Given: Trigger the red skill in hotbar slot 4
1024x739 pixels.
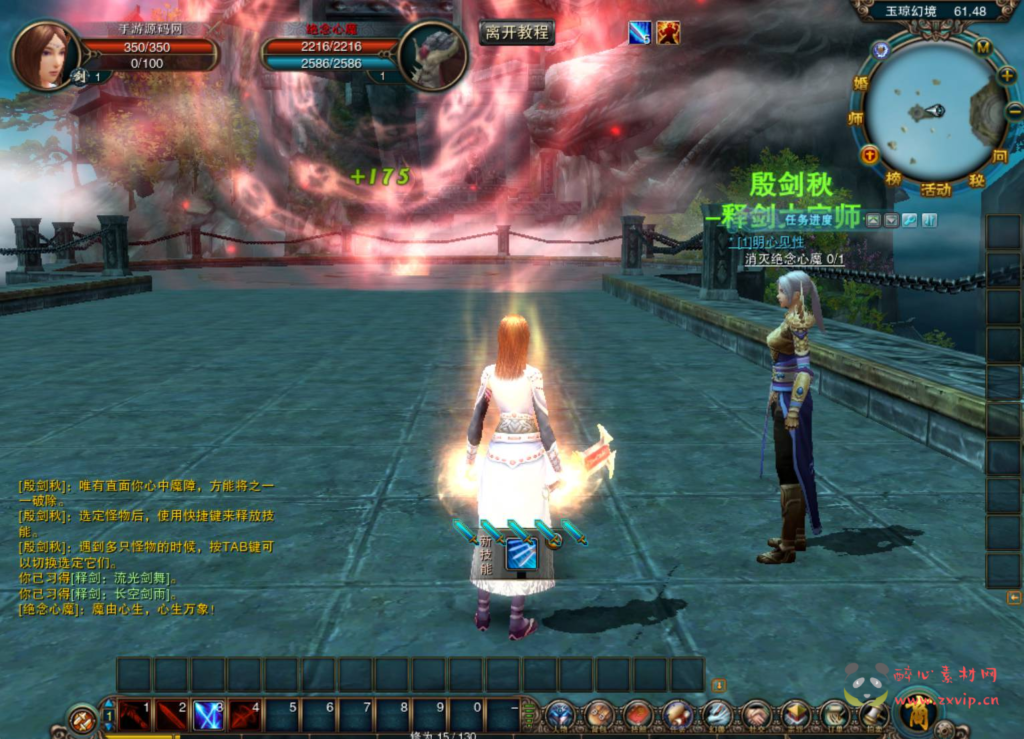Looking at the screenshot, I should (245, 715).
